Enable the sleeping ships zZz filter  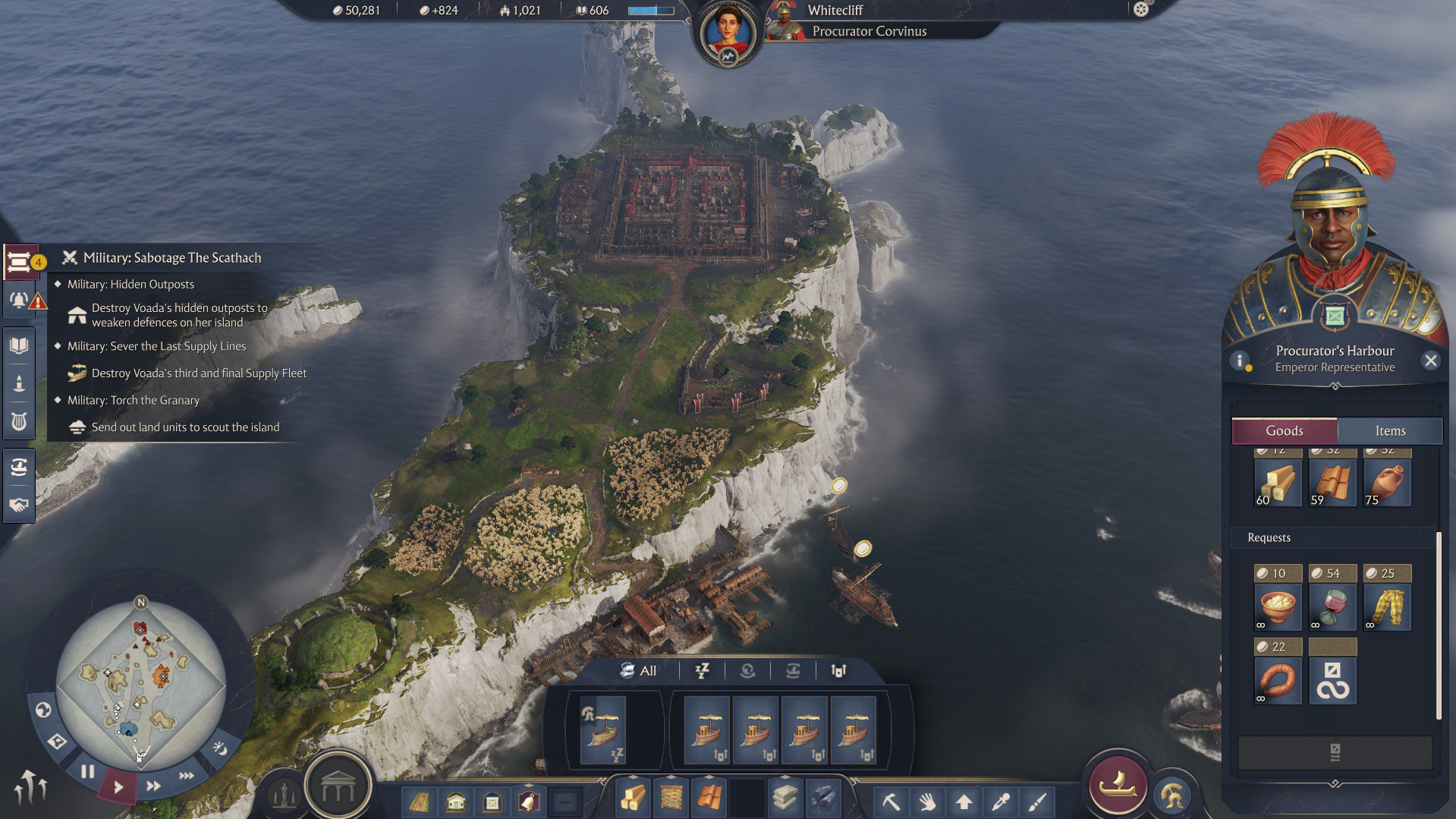pos(702,671)
